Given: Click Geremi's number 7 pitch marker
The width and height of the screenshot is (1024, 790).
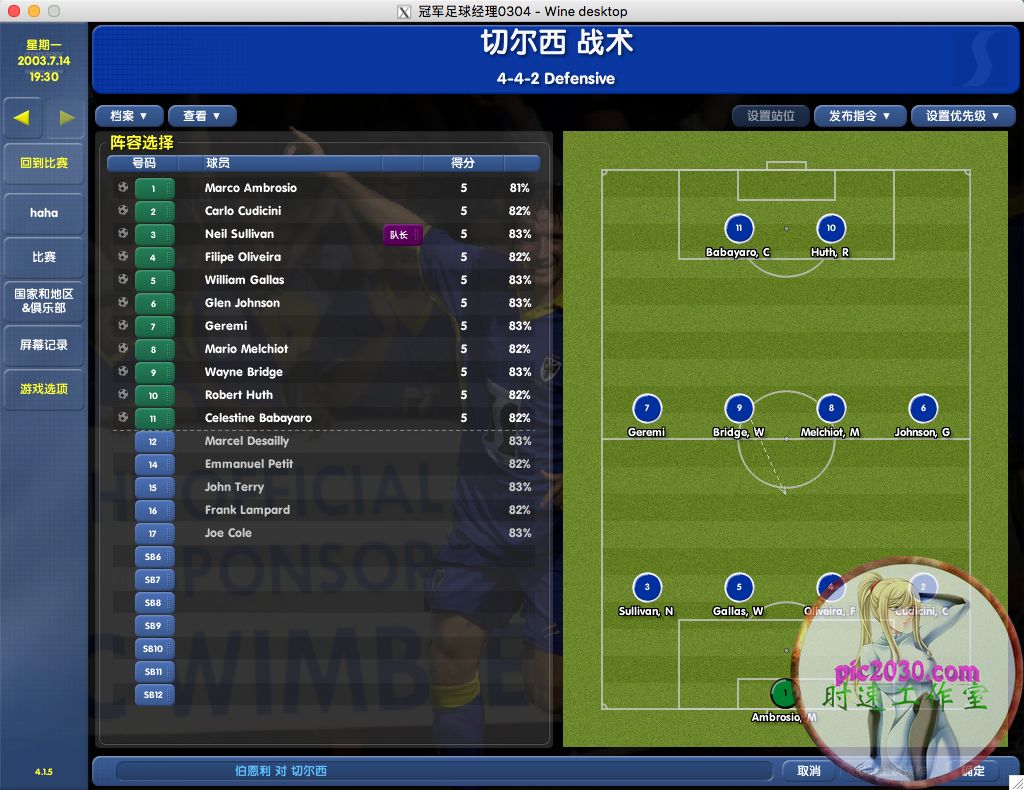Looking at the screenshot, I should (x=647, y=408).
